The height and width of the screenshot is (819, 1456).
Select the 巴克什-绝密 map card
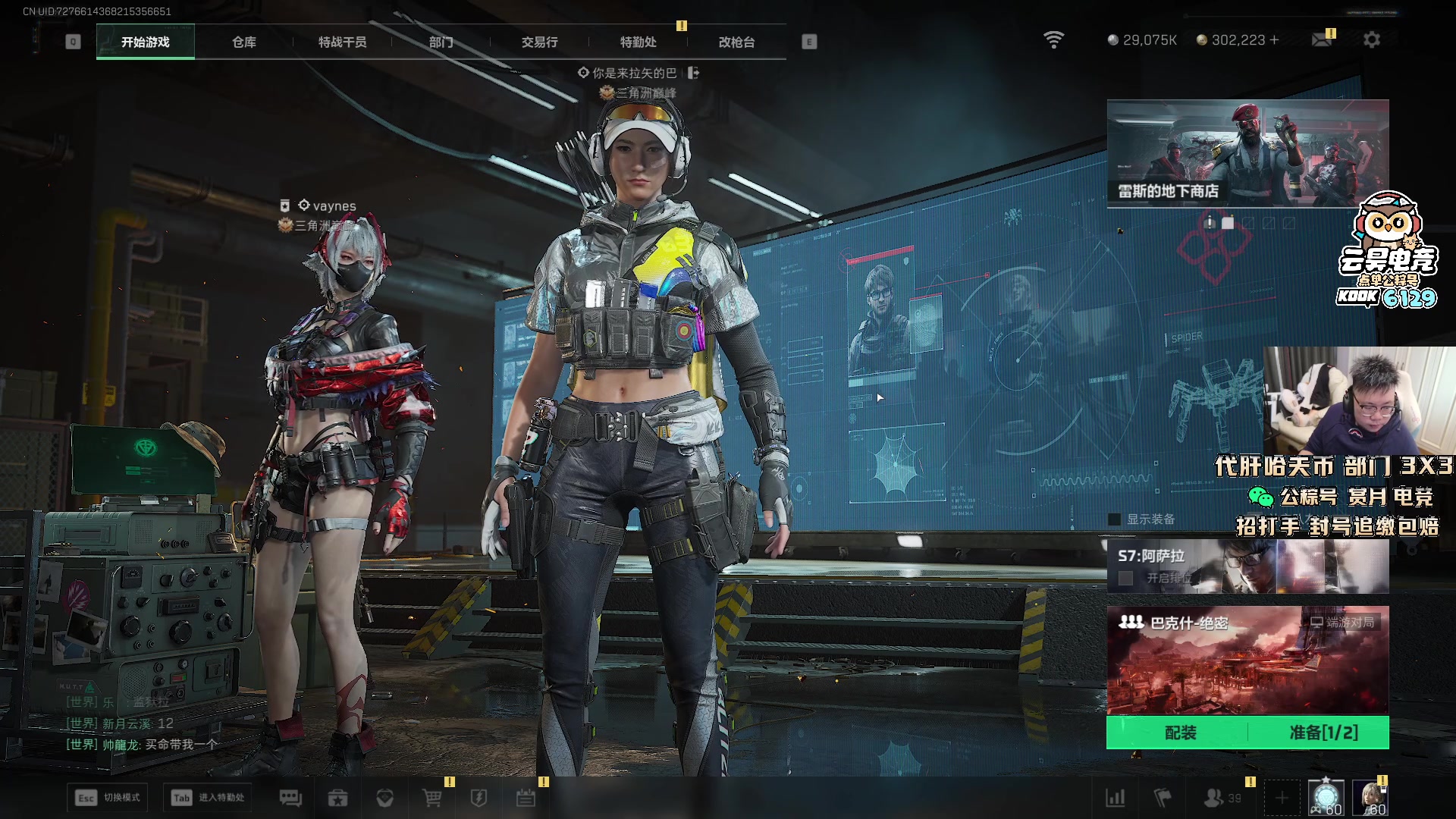click(1247, 660)
